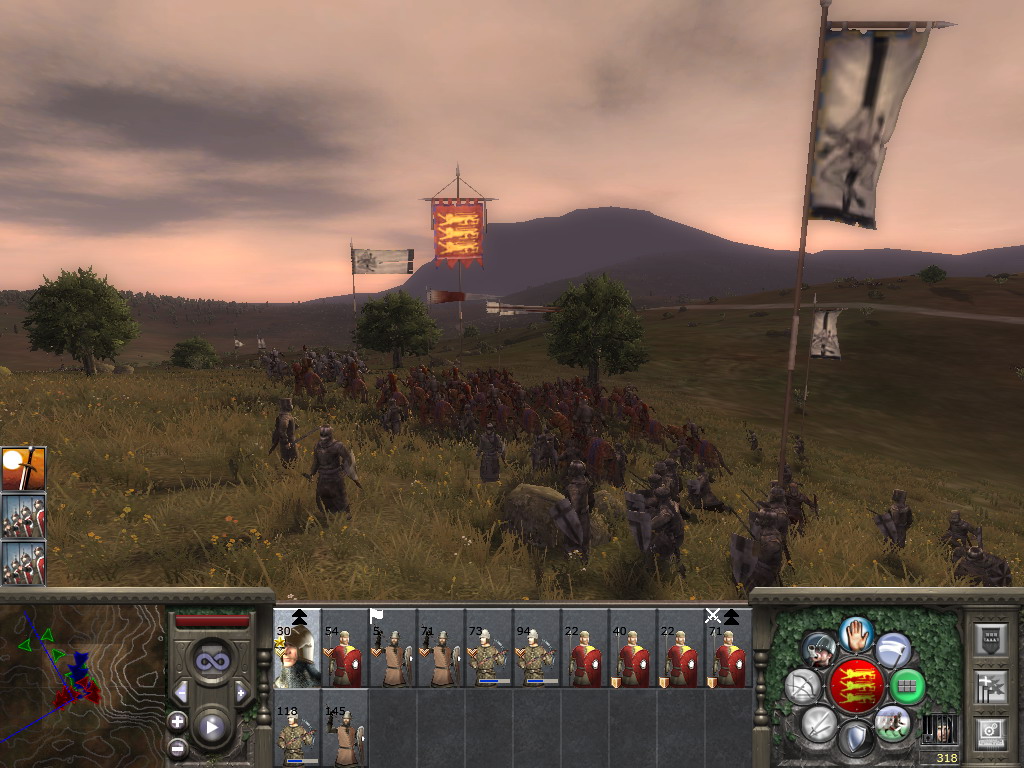The image size is (1024, 768).
Task: Toggle the infinity speed-lock button
Action: click(x=211, y=661)
